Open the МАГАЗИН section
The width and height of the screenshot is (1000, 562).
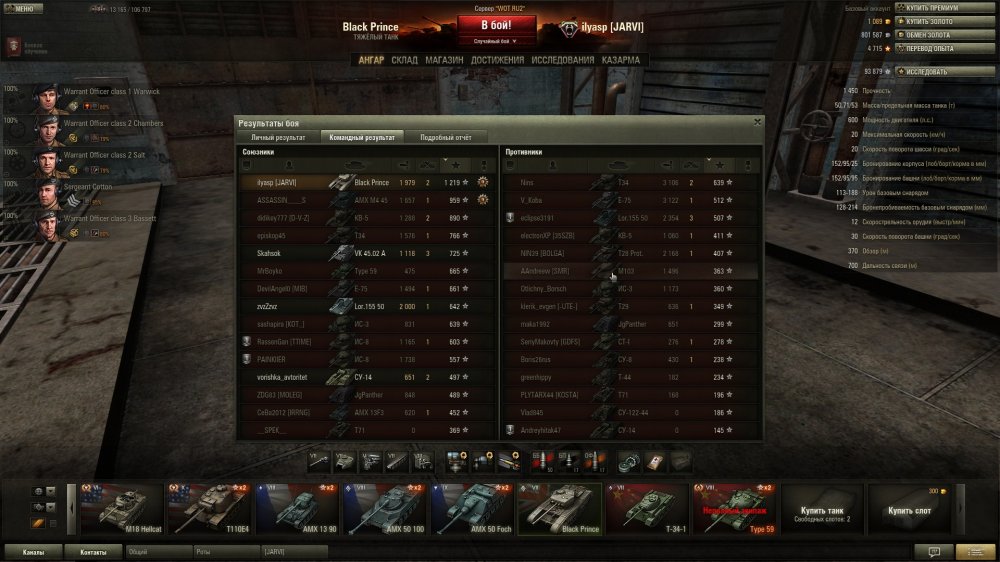coord(444,60)
